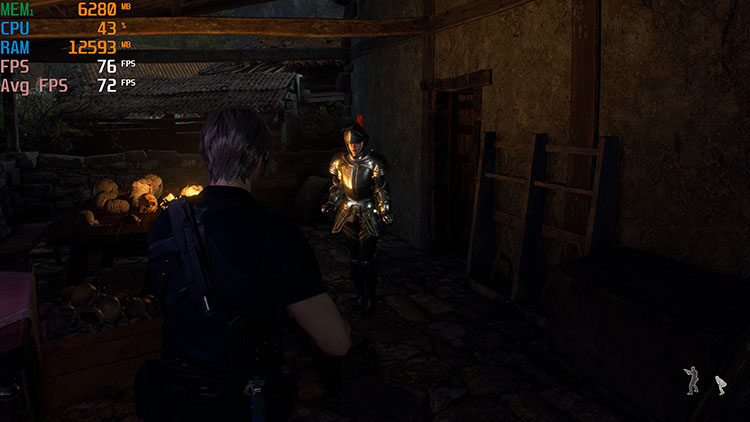Click the Leon aiming-stance HUD icon
This screenshot has width=750, height=422.
pos(693,380)
